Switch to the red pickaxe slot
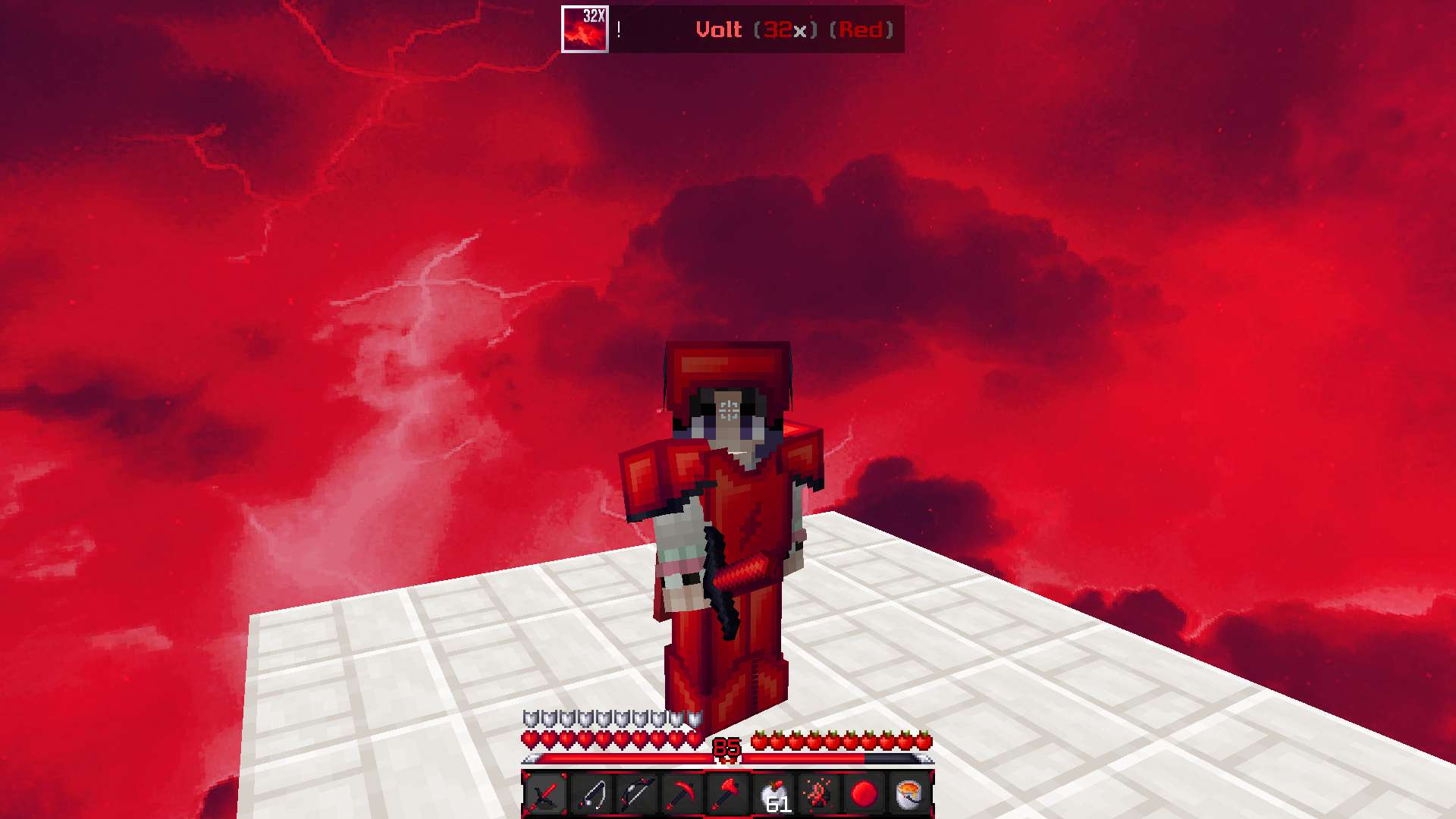The height and width of the screenshot is (819, 1456). click(682, 794)
